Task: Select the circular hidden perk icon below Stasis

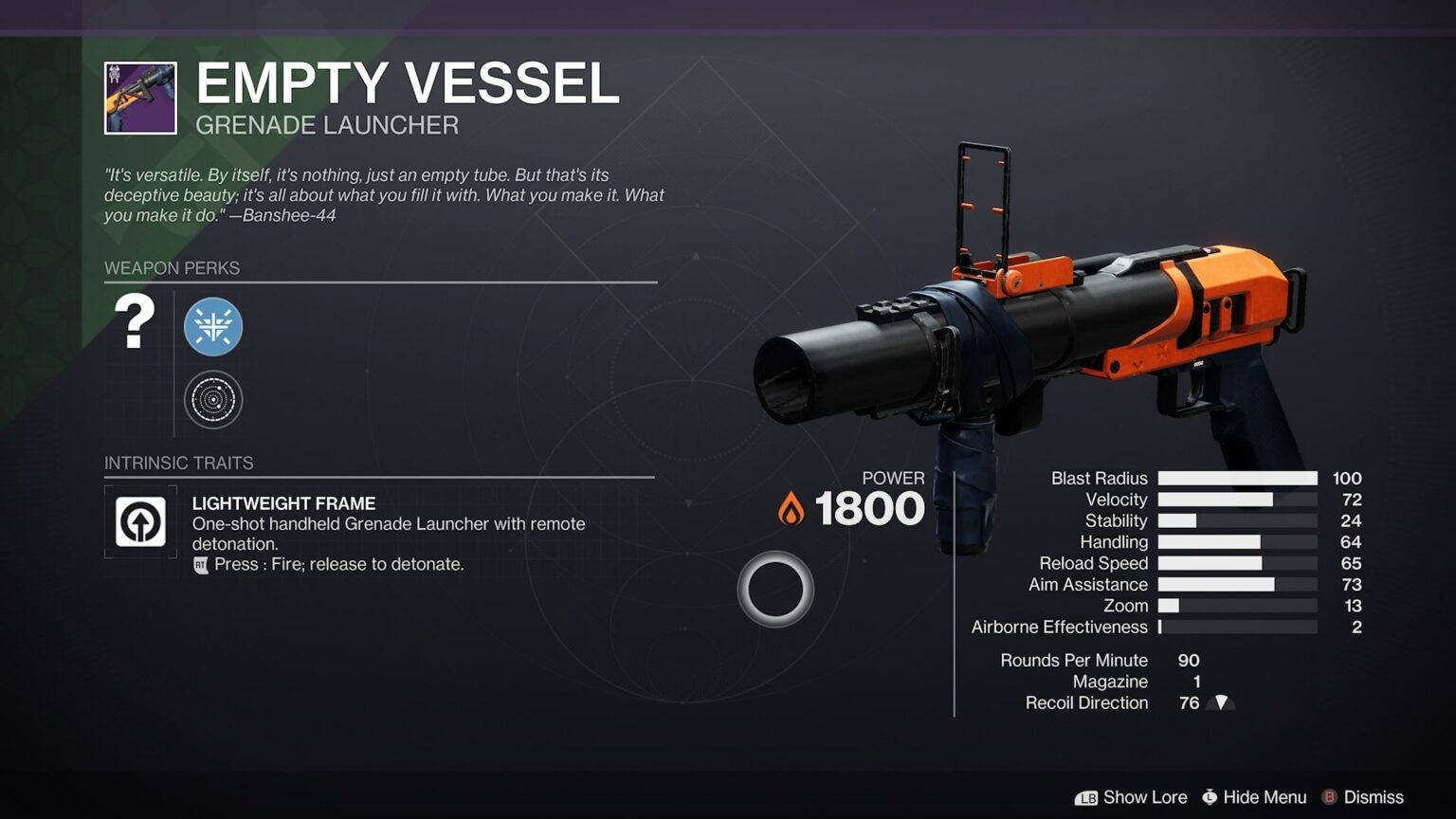Action: pyautogui.click(x=212, y=399)
